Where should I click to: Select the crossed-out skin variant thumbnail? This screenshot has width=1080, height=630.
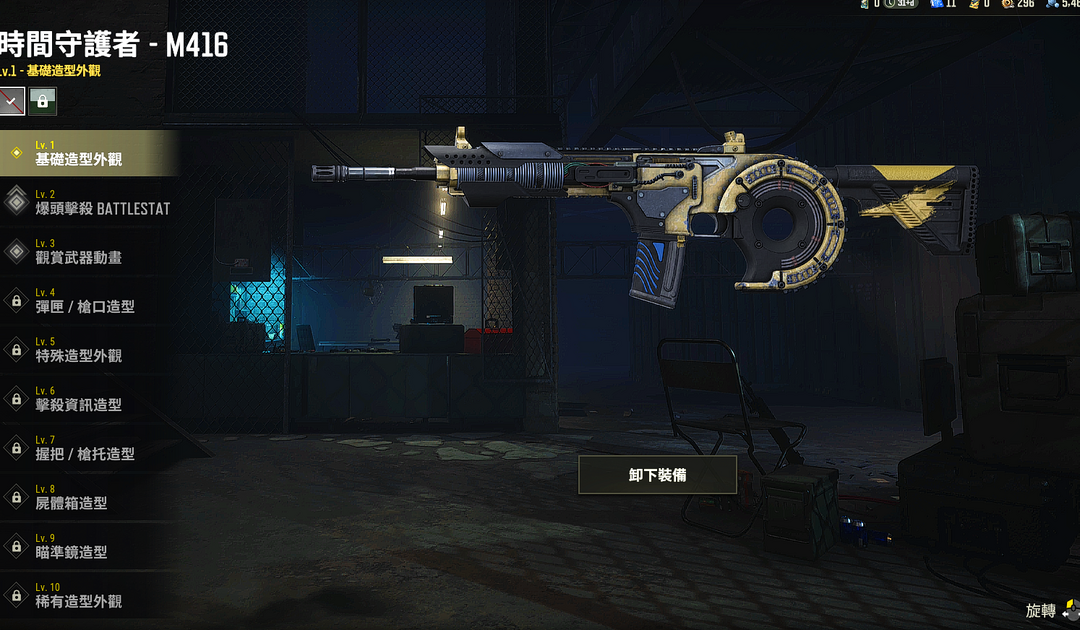tap(12, 100)
